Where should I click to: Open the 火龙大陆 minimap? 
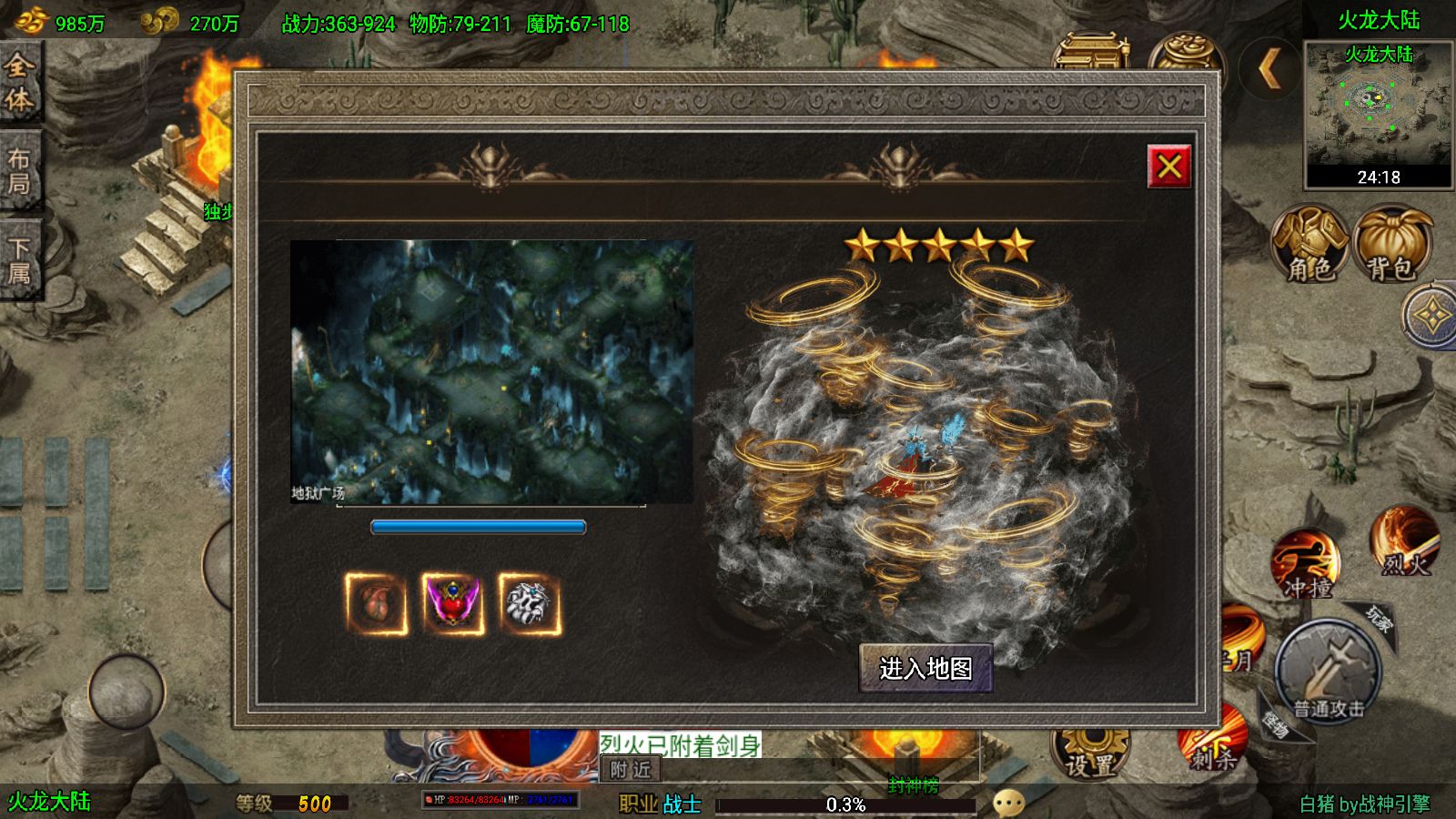(x=1378, y=109)
